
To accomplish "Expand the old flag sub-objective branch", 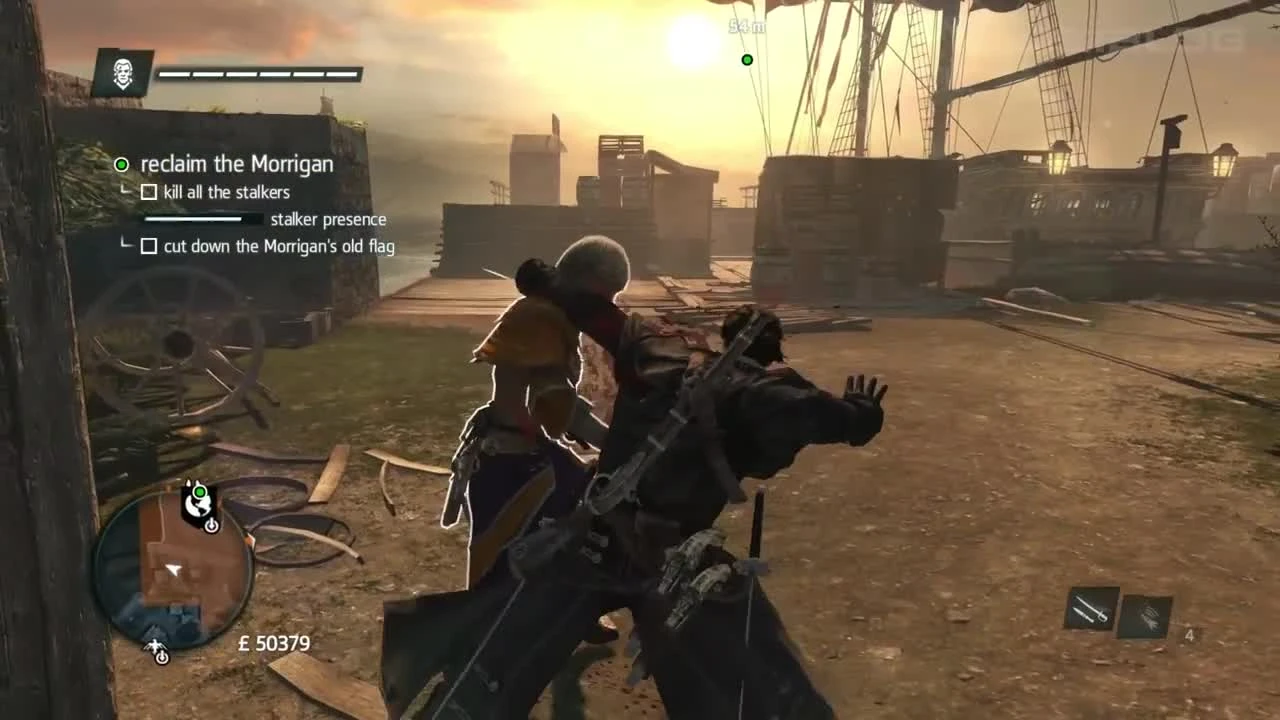I will coord(127,244).
